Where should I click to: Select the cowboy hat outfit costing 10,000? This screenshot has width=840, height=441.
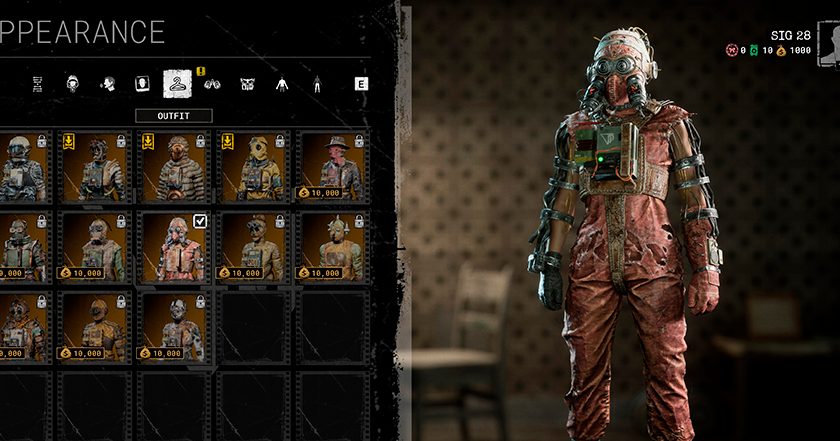pyautogui.click(x=333, y=166)
